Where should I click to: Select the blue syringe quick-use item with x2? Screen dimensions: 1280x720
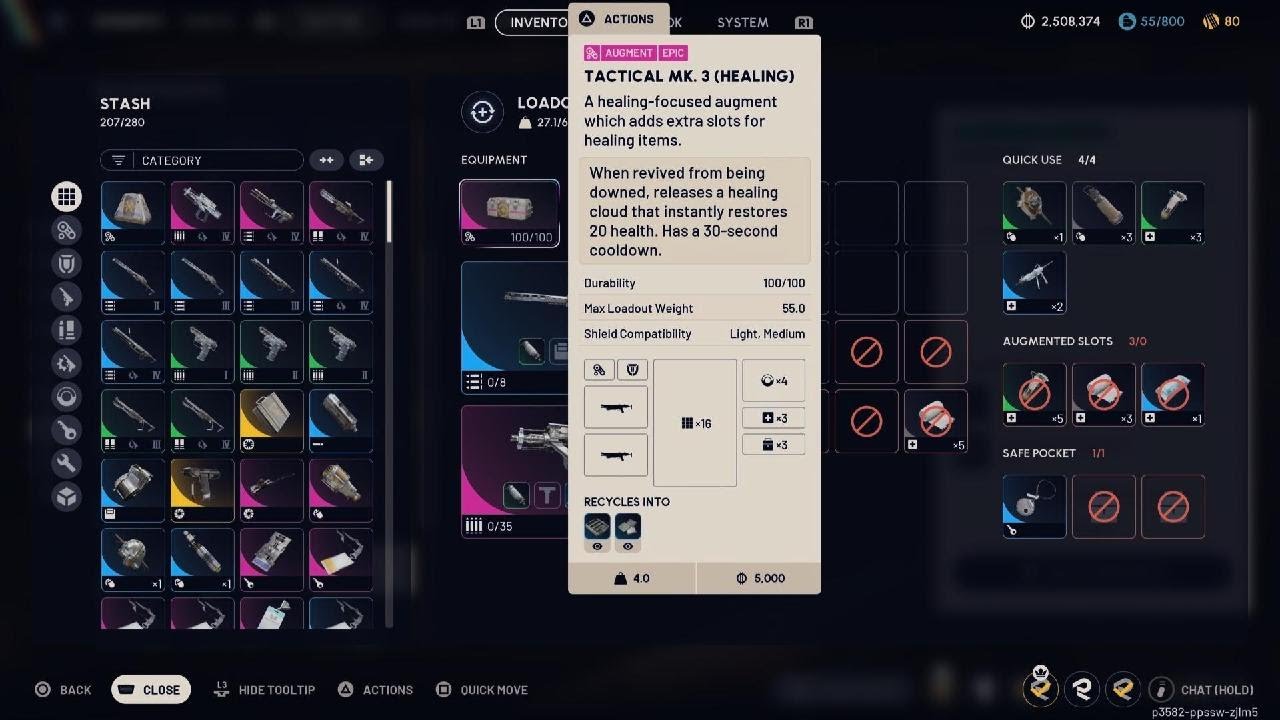1034,282
